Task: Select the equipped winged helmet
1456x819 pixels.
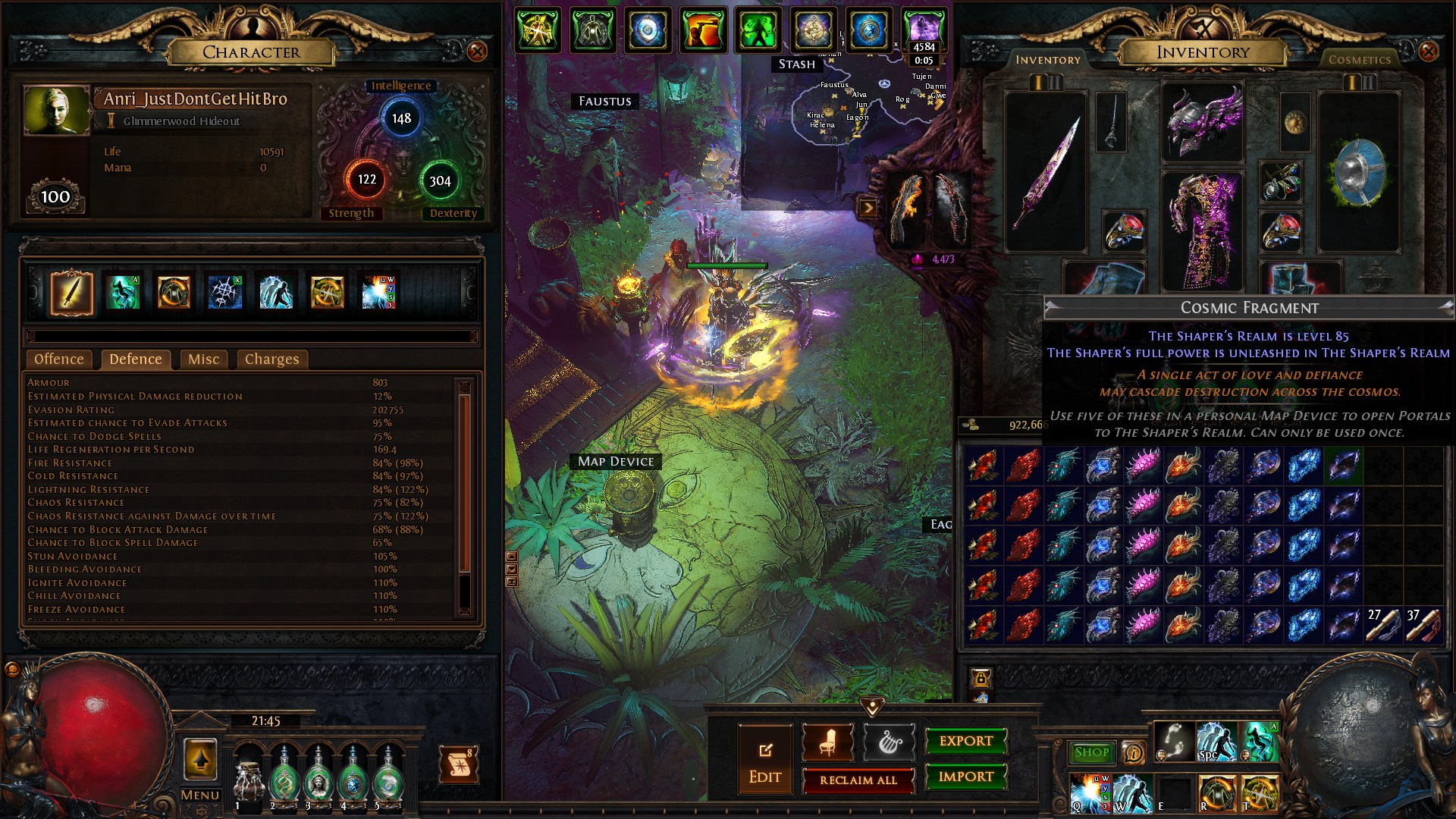Action: pyautogui.click(x=1202, y=121)
